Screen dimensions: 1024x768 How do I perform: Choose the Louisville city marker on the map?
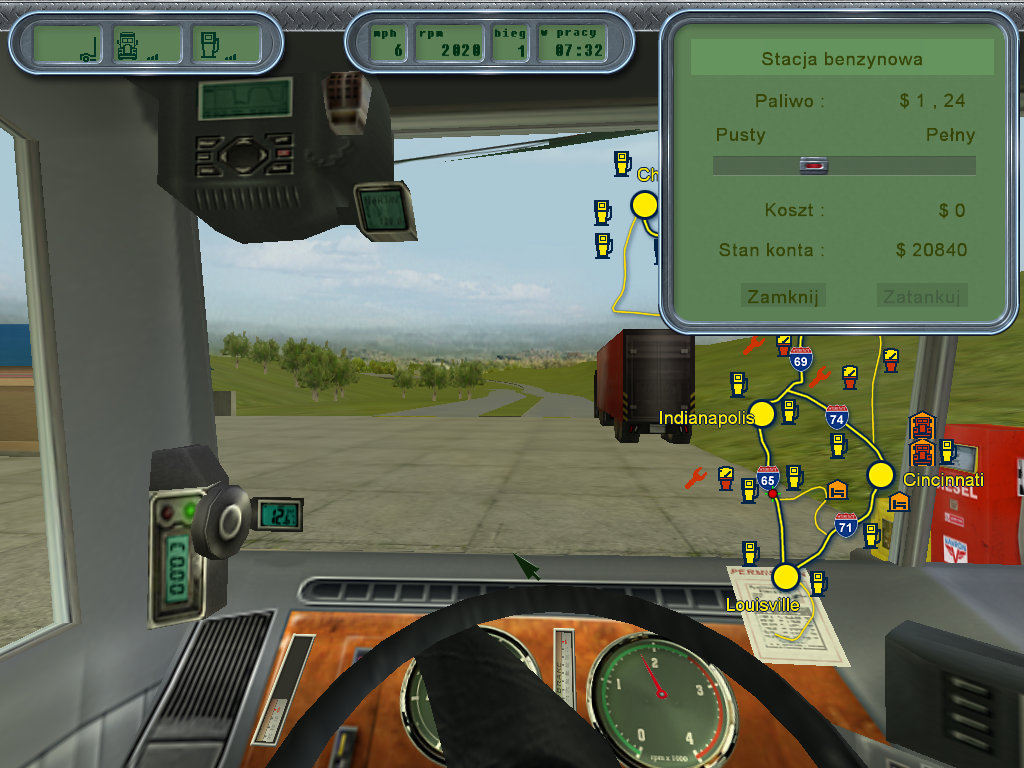click(786, 577)
